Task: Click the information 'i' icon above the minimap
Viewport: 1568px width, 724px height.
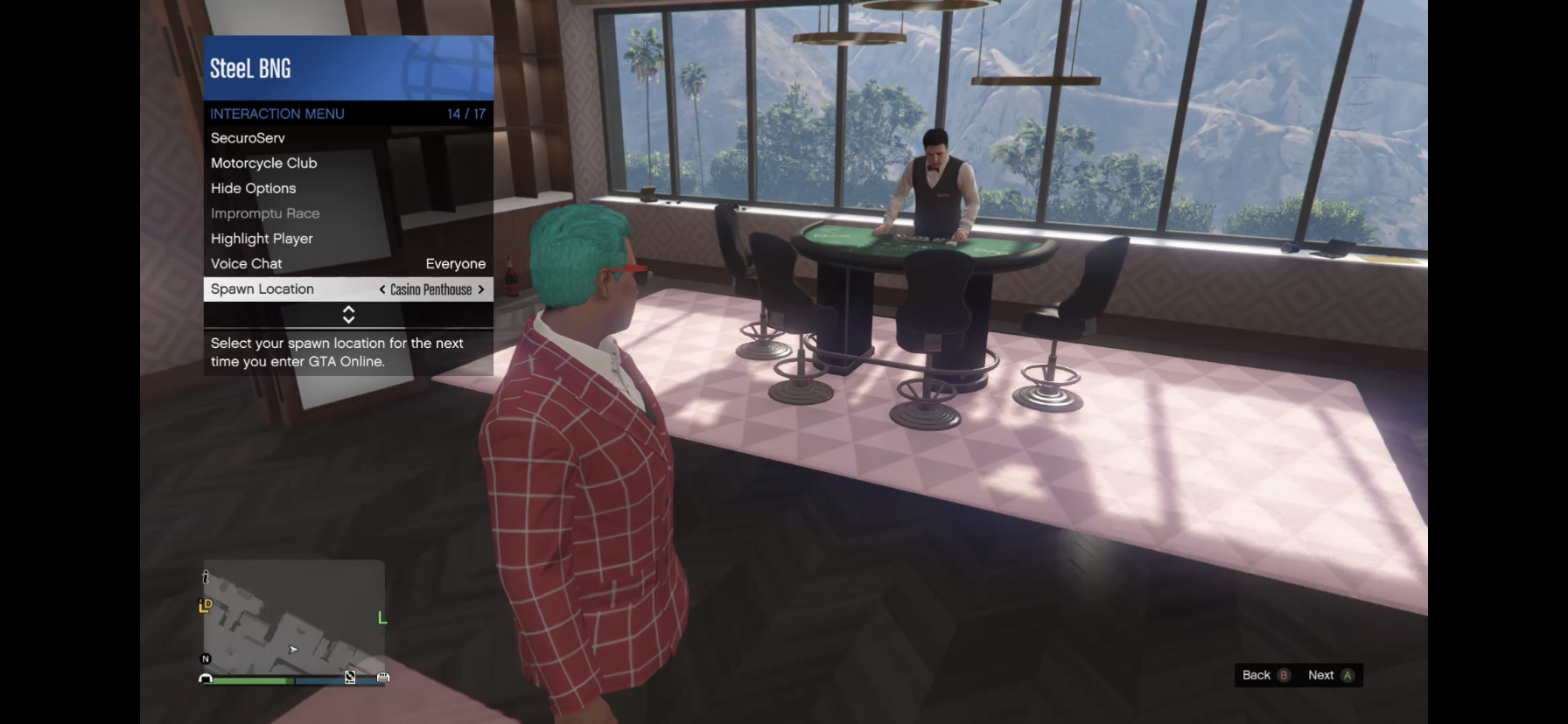Action: coord(206,578)
